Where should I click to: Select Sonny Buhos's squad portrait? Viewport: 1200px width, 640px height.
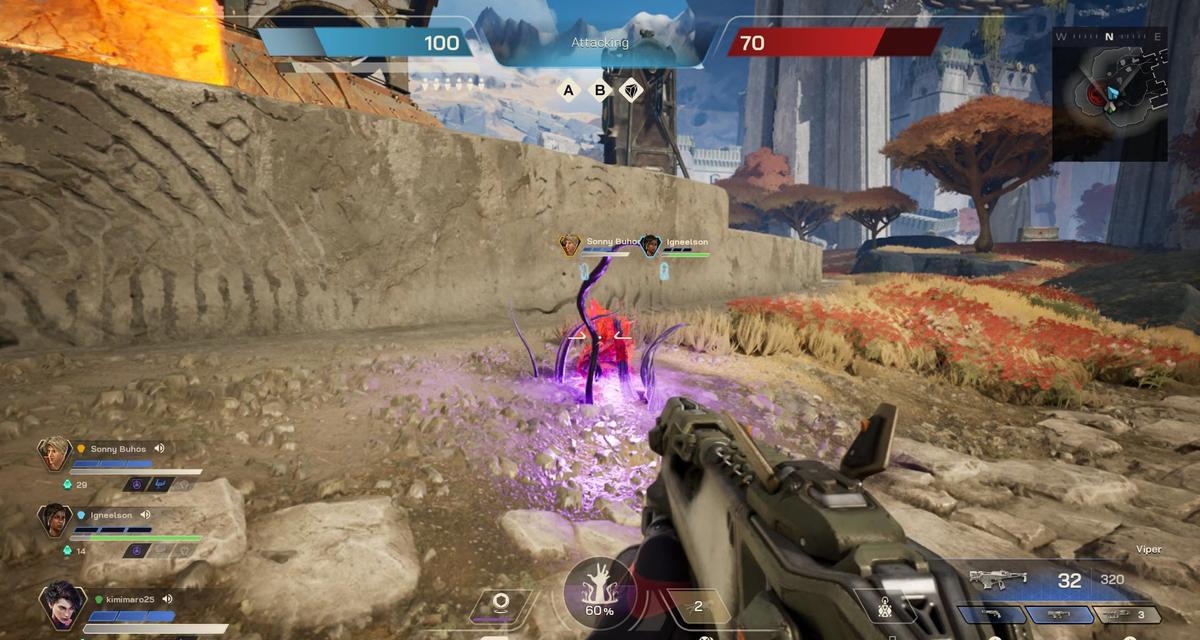point(54,455)
